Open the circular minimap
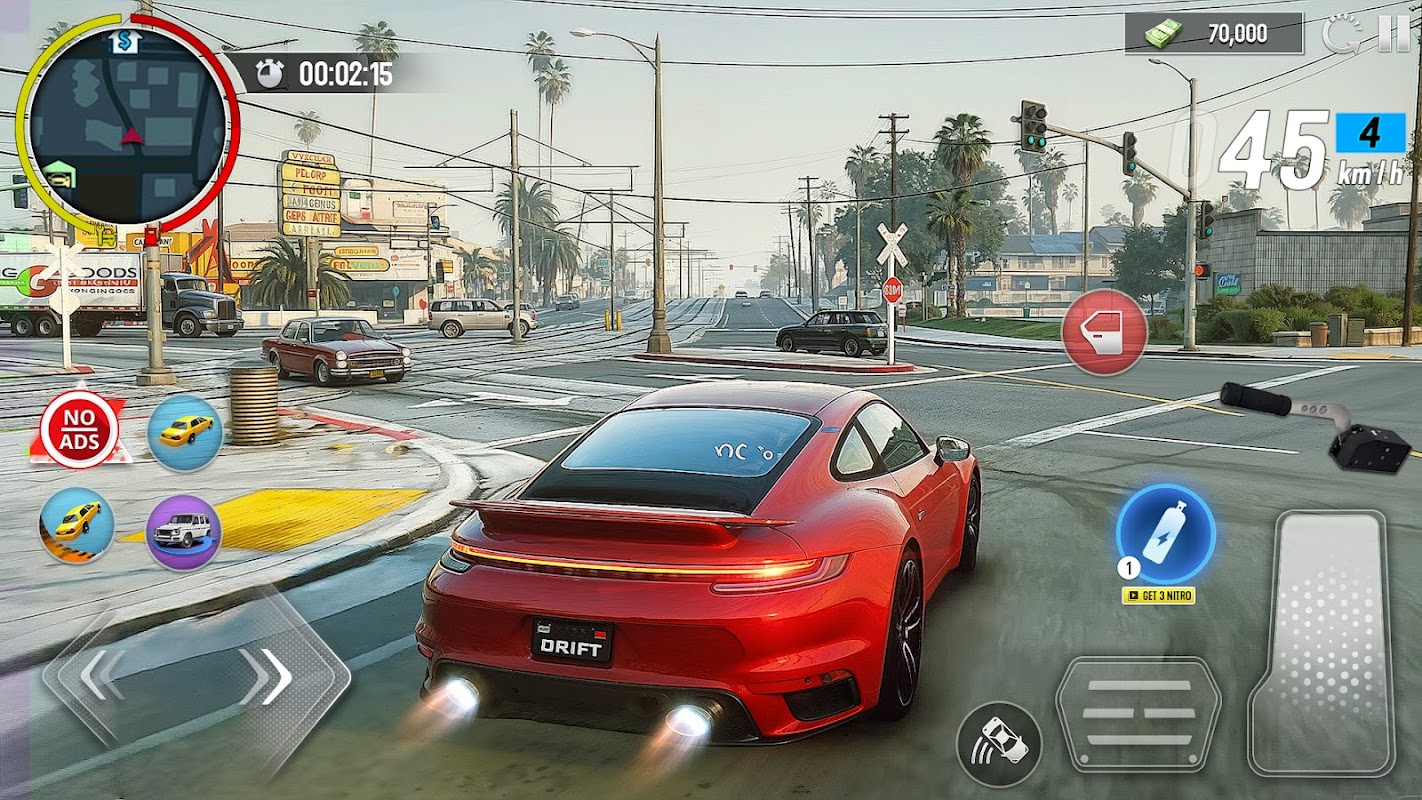The width and height of the screenshot is (1422, 800). [x=128, y=124]
